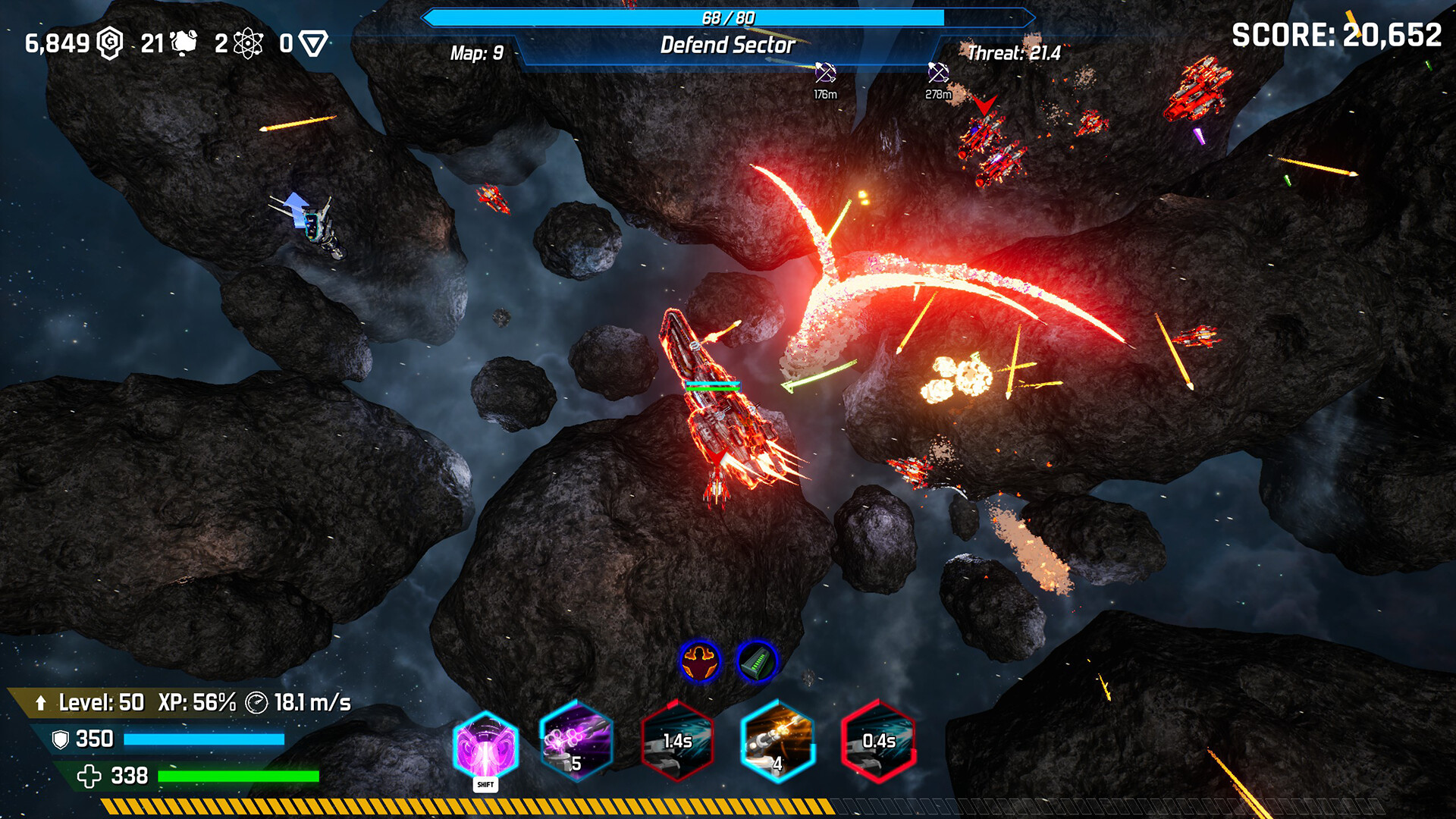Click the atom resource icon
This screenshot has width=1456, height=819.
[248, 43]
